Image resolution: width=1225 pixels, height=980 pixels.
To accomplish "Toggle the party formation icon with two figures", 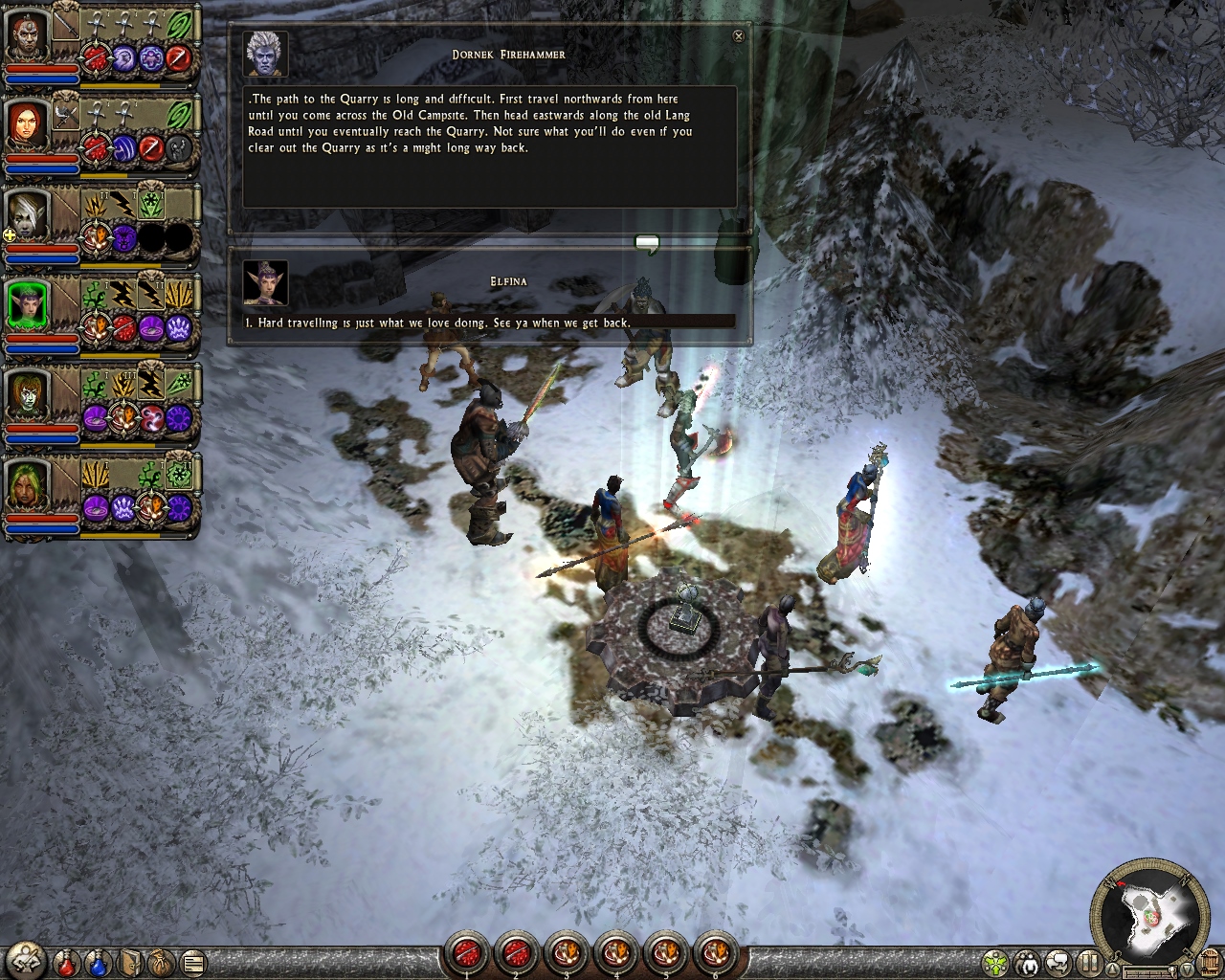I will (1028, 962).
